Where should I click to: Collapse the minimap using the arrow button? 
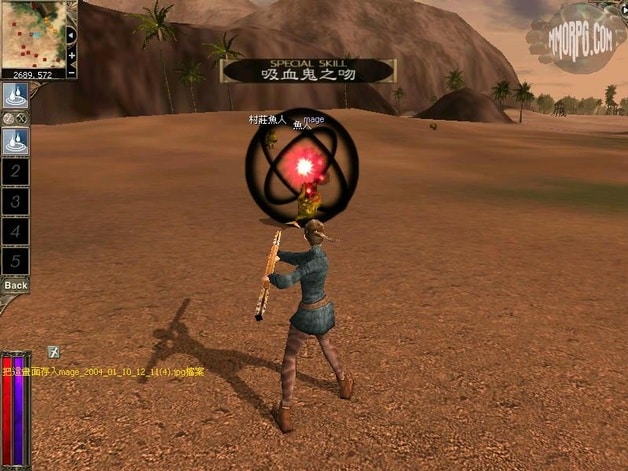(x=71, y=34)
